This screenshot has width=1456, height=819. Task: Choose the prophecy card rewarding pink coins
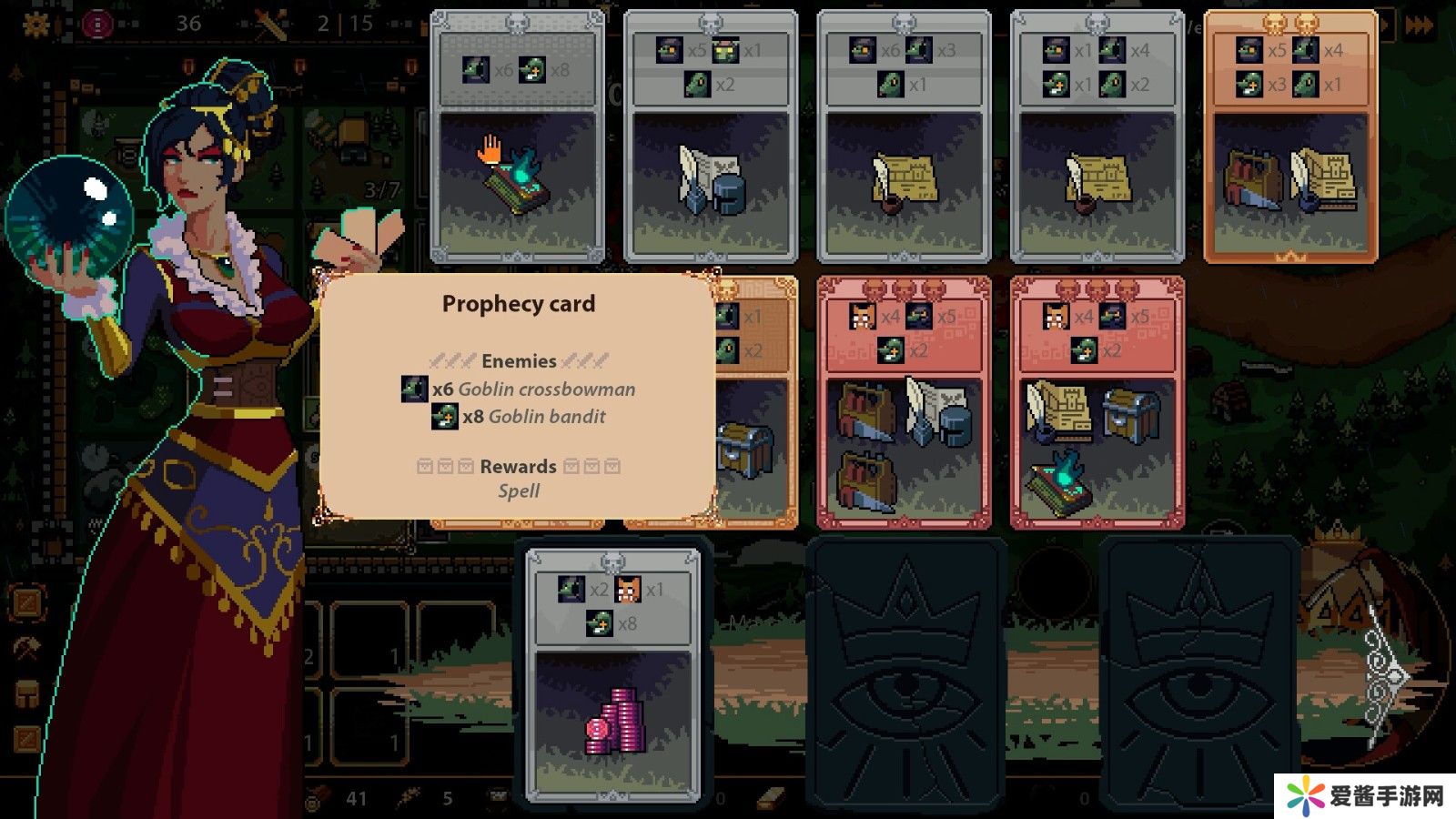click(x=613, y=675)
